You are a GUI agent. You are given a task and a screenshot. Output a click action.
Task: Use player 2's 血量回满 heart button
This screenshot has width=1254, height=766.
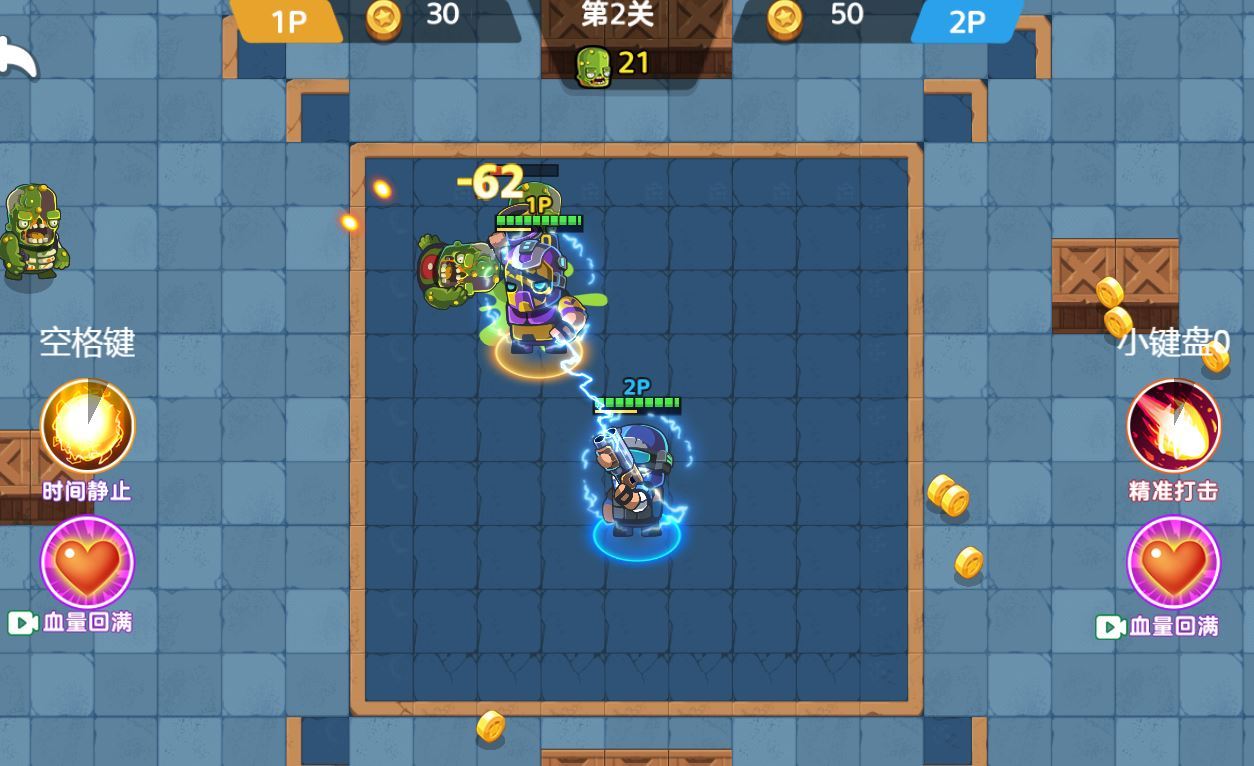(1174, 563)
